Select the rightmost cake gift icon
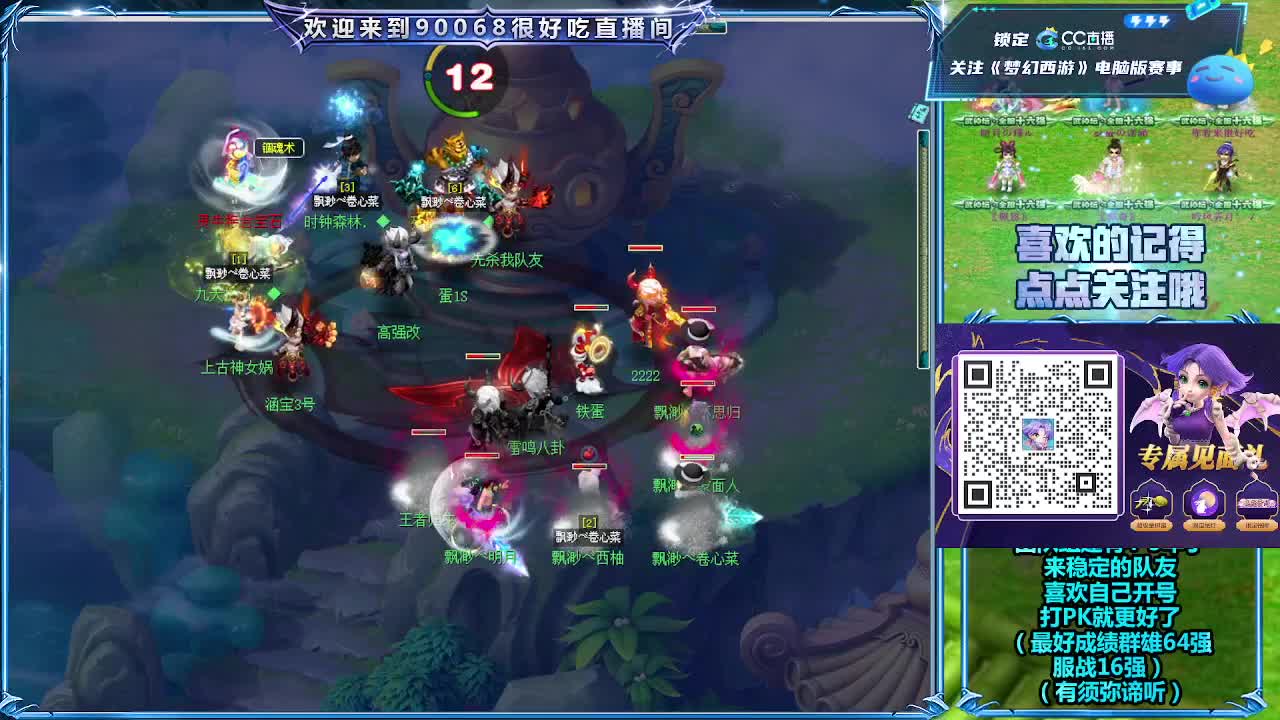The height and width of the screenshot is (720, 1280). pyautogui.click(x=1255, y=501)
